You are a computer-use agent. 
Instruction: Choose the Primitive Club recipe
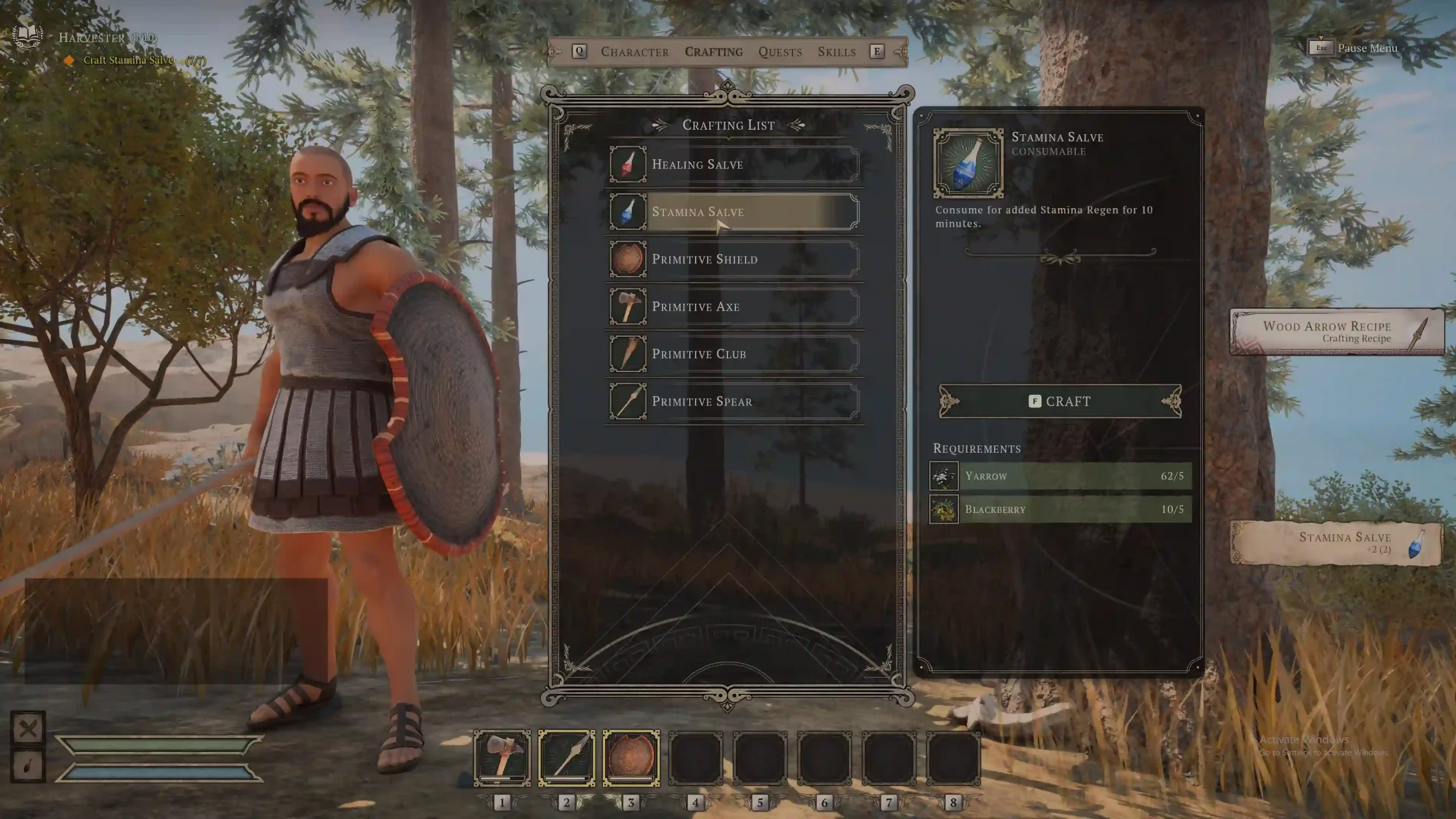(734, 354)
